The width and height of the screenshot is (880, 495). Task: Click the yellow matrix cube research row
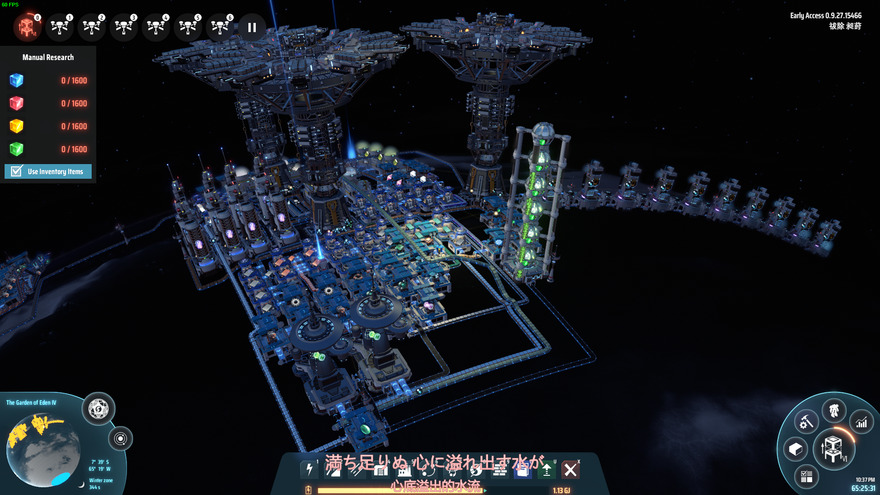click(x=48, y=127)
